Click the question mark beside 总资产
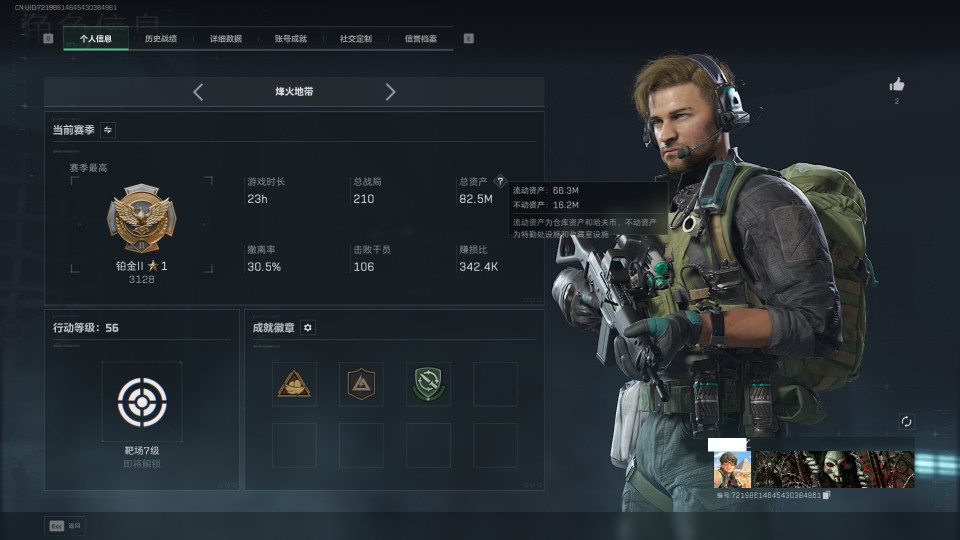The image size is (960, 540). 500,182
